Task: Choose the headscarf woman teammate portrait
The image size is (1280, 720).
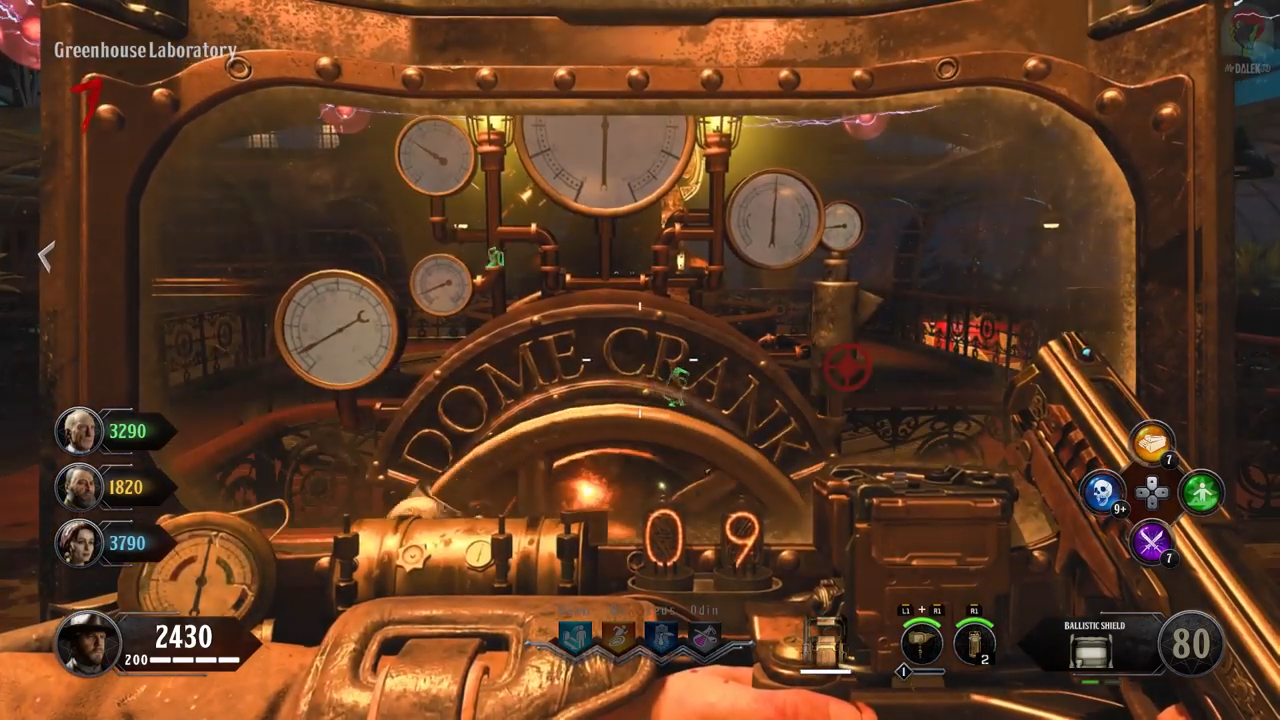Action: pos(77,543)
